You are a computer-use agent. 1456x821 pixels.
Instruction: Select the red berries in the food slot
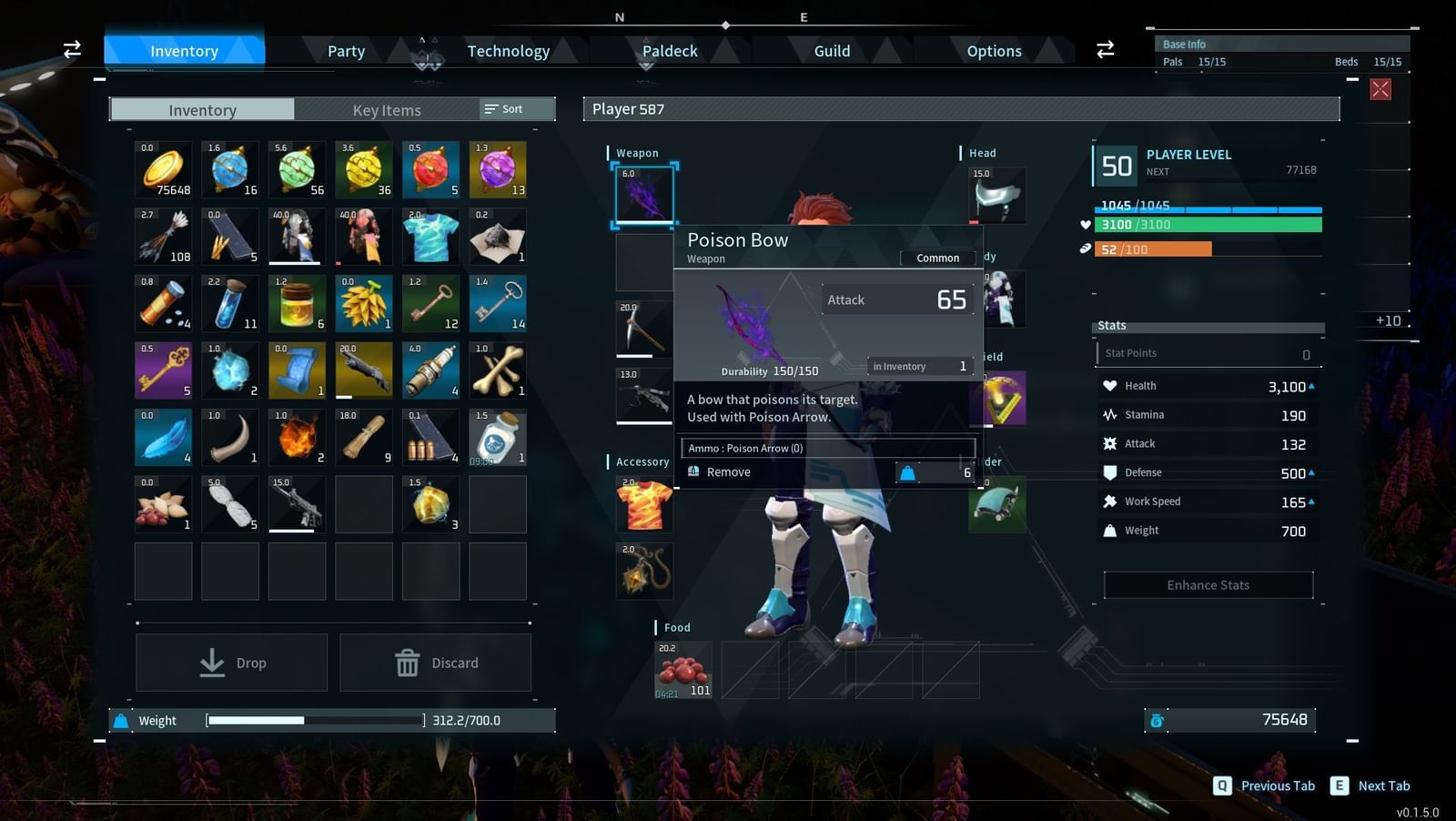tap(682, 671)
